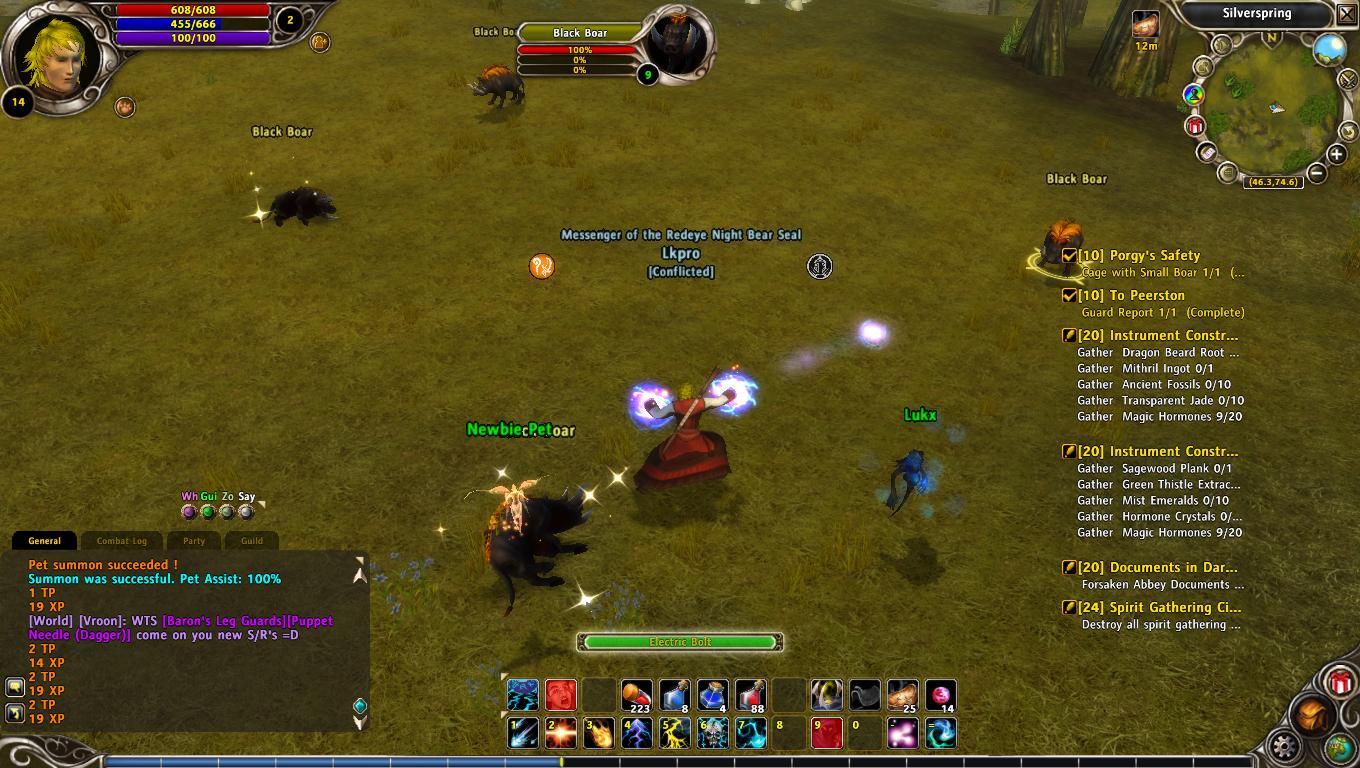Cast the yellow lightning skill in slot 5
The width and height of the screenshot is (1360, 768).
pos(675,733)
